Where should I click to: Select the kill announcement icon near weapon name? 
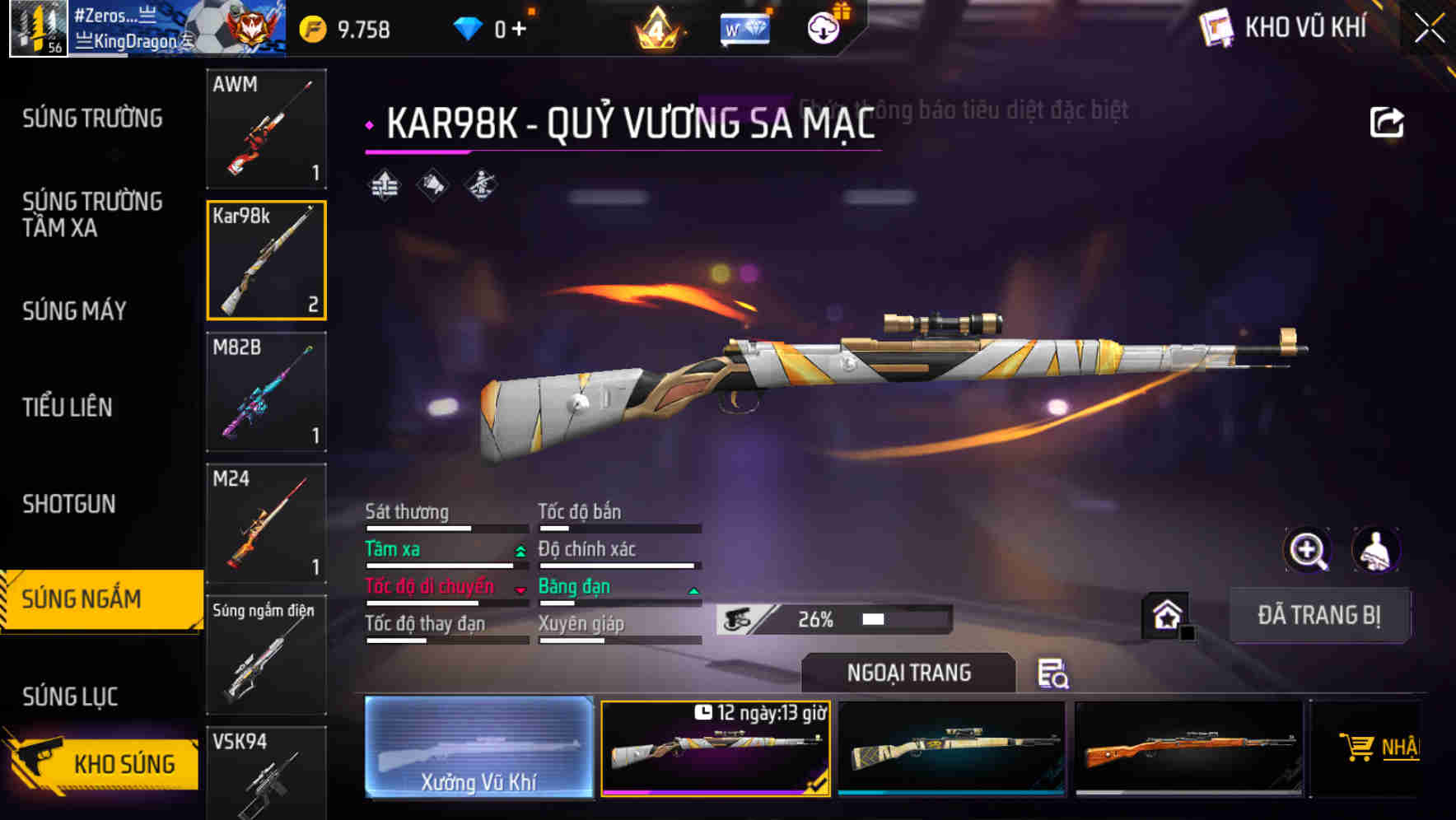tap(432, 186)
